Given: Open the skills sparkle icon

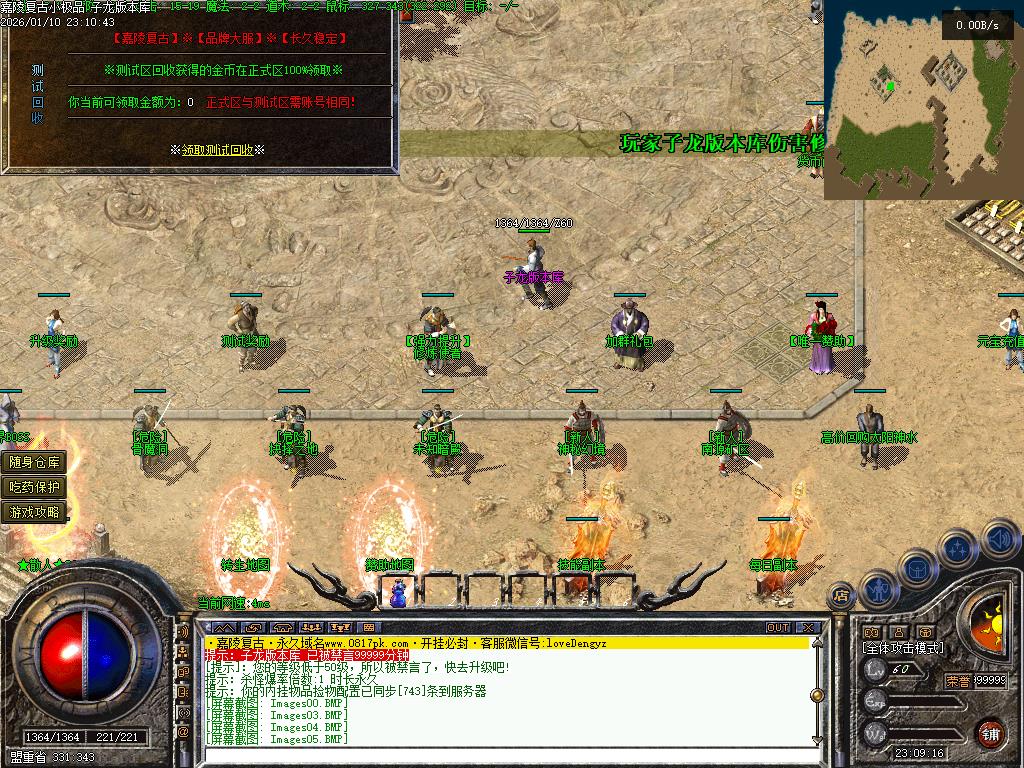Looking at the screenshot, I should tap(958, 549).
